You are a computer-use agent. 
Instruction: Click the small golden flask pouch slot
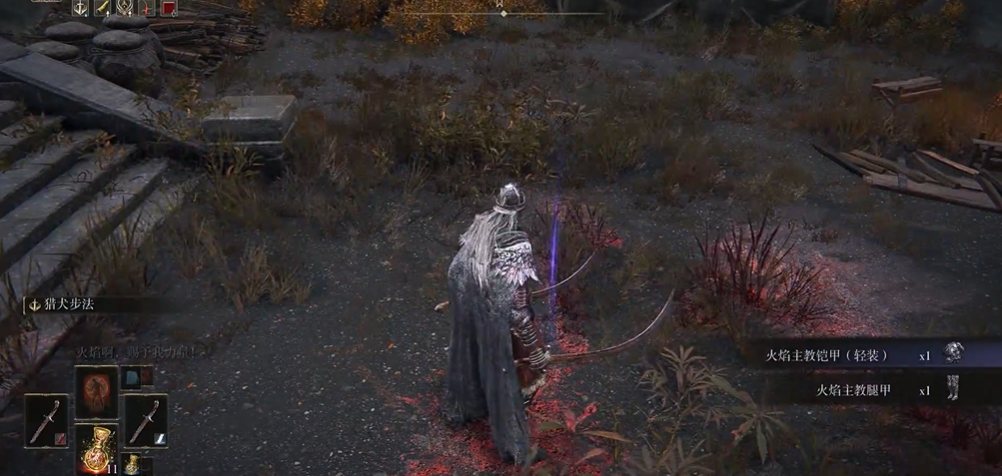point(132,465)
